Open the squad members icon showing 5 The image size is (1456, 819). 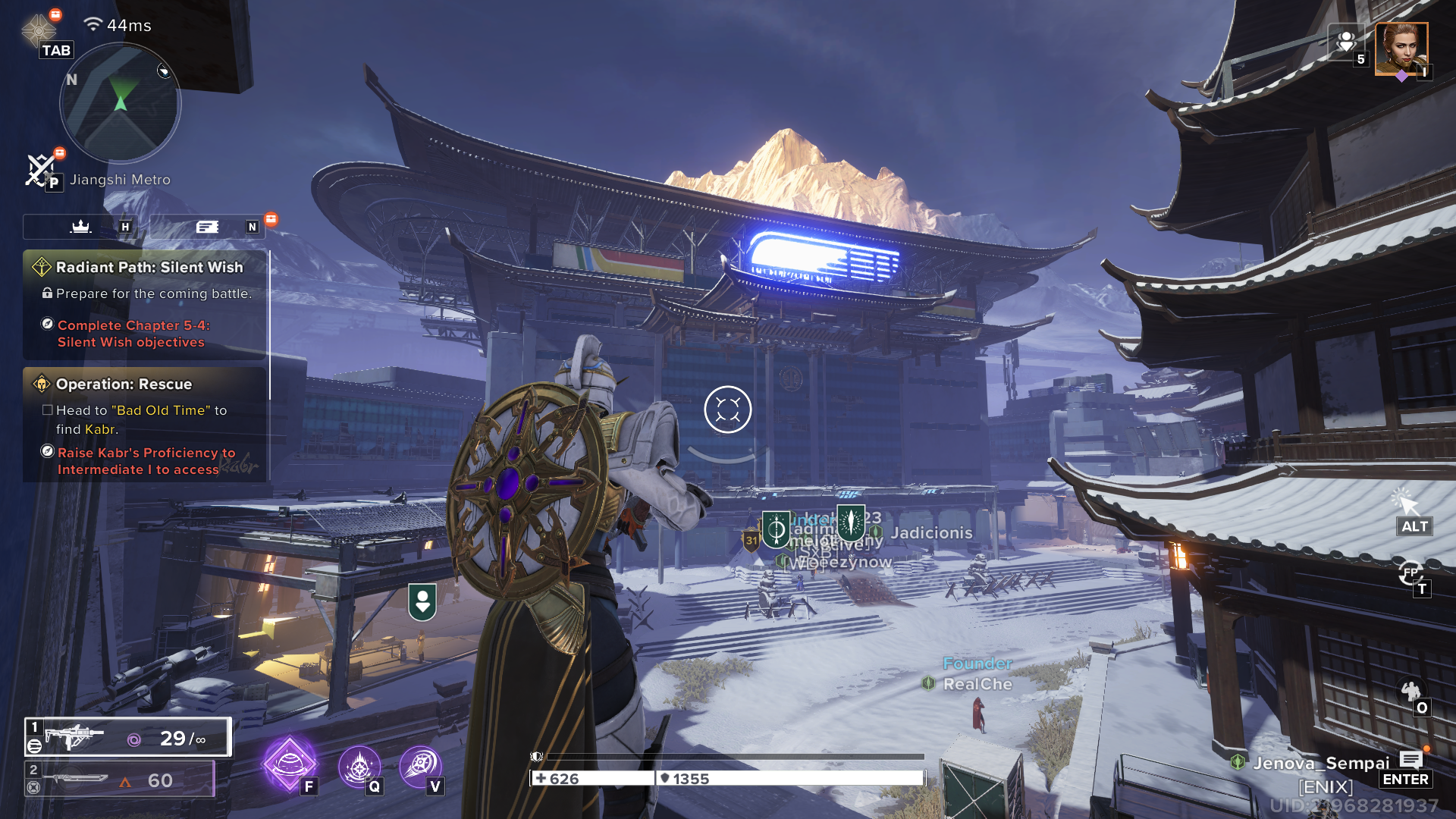coord(1347,42)
